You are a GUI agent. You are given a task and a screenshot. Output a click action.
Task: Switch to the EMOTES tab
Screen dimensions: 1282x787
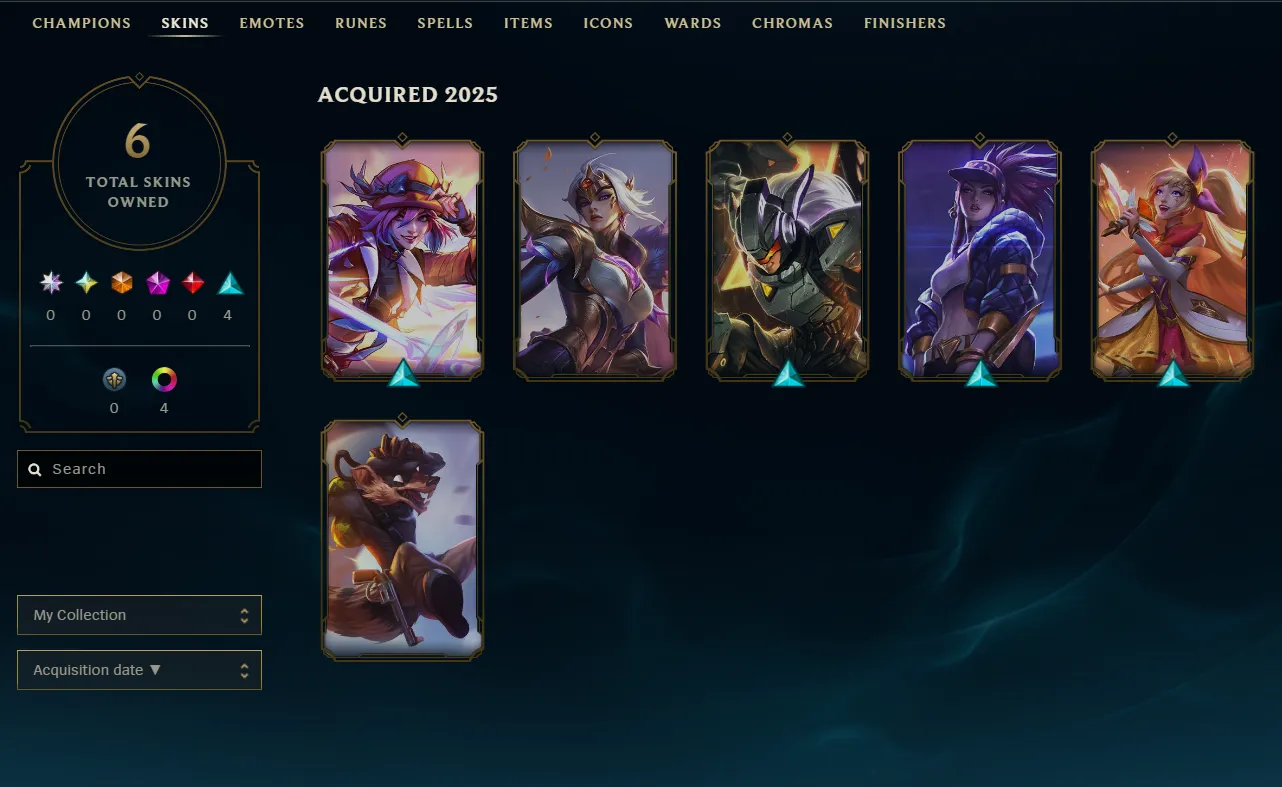(x=271, y=23)
